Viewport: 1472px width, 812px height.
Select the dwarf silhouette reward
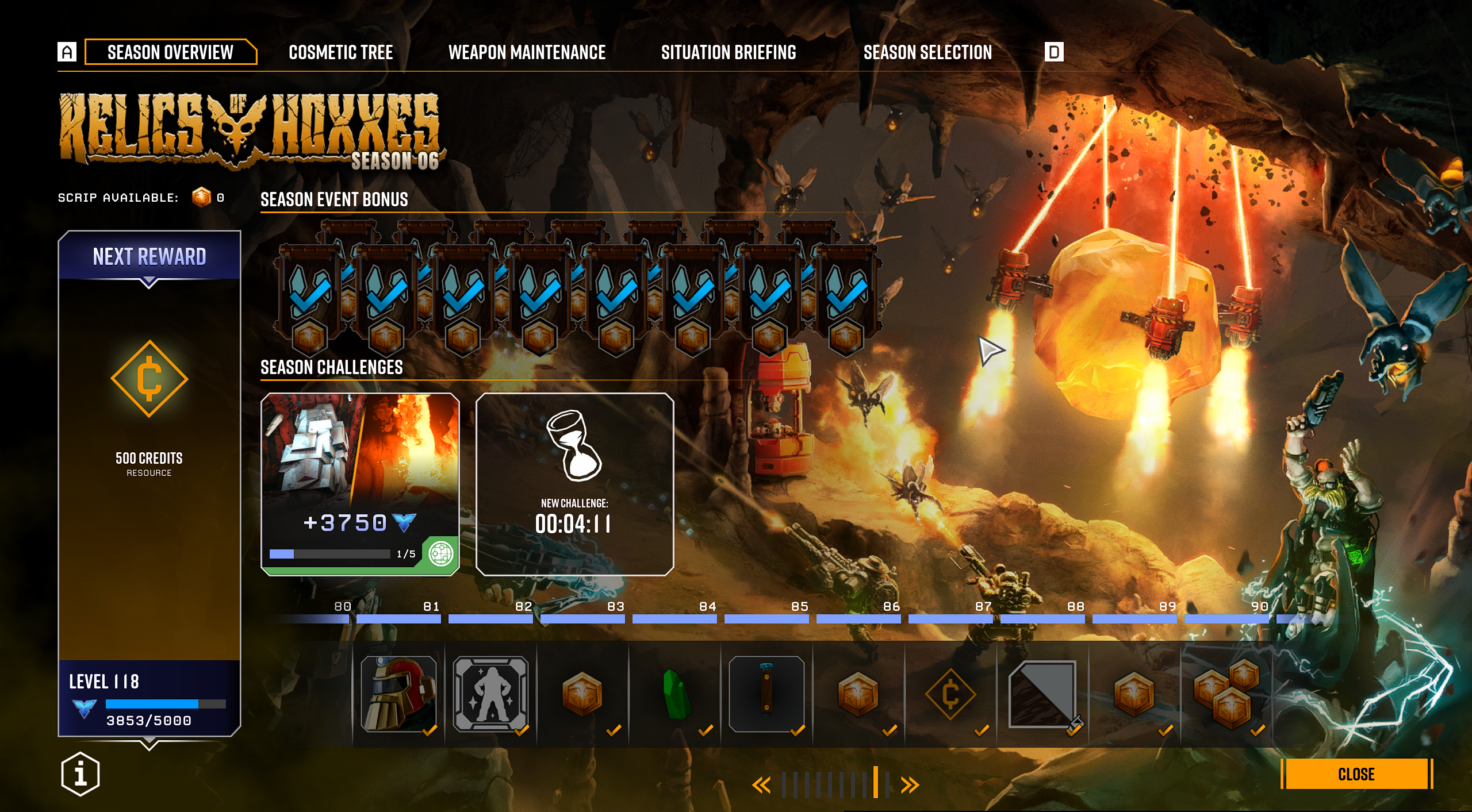(x=490, y=694)
